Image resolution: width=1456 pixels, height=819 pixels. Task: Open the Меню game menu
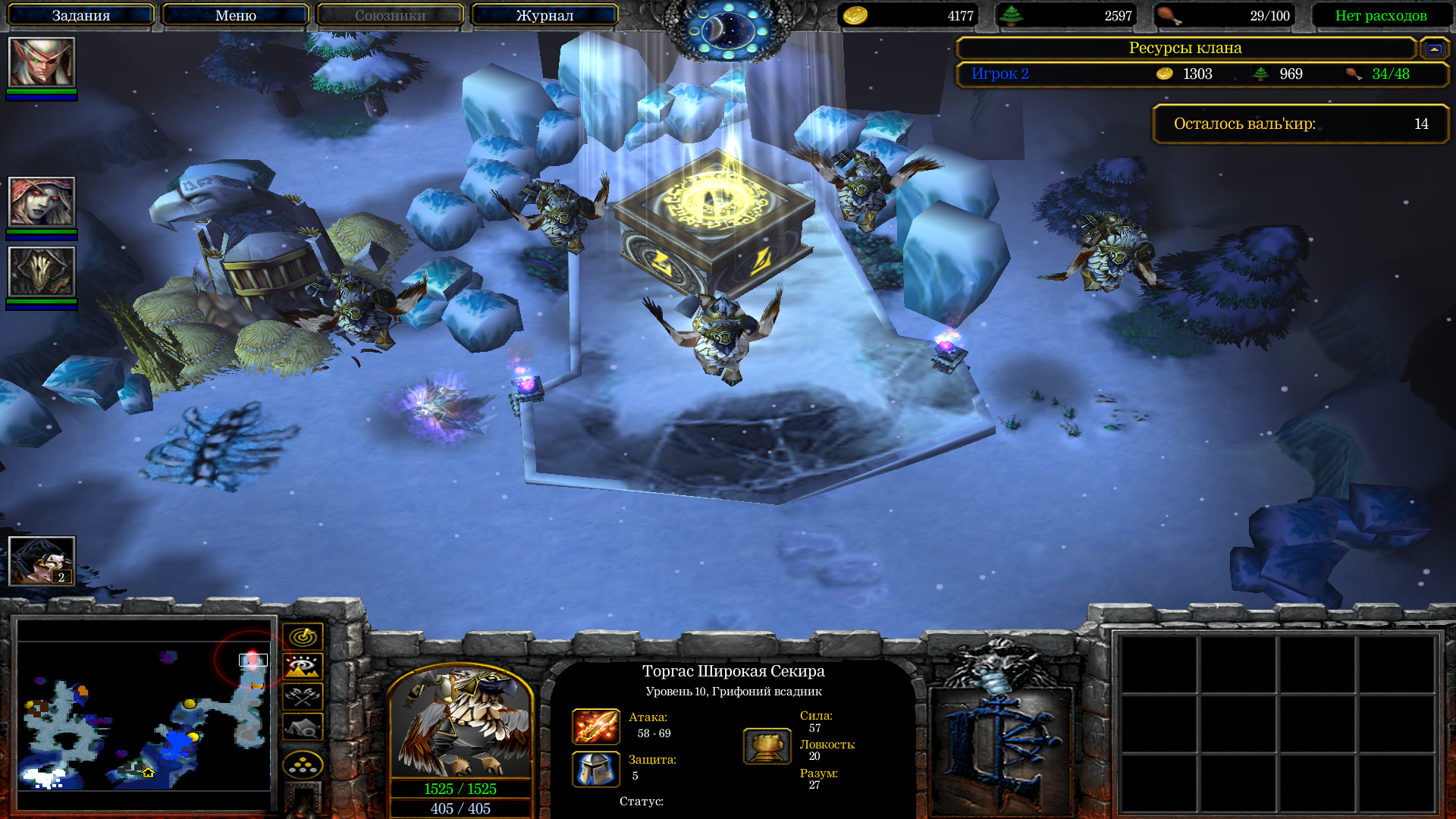click(235, 15)
